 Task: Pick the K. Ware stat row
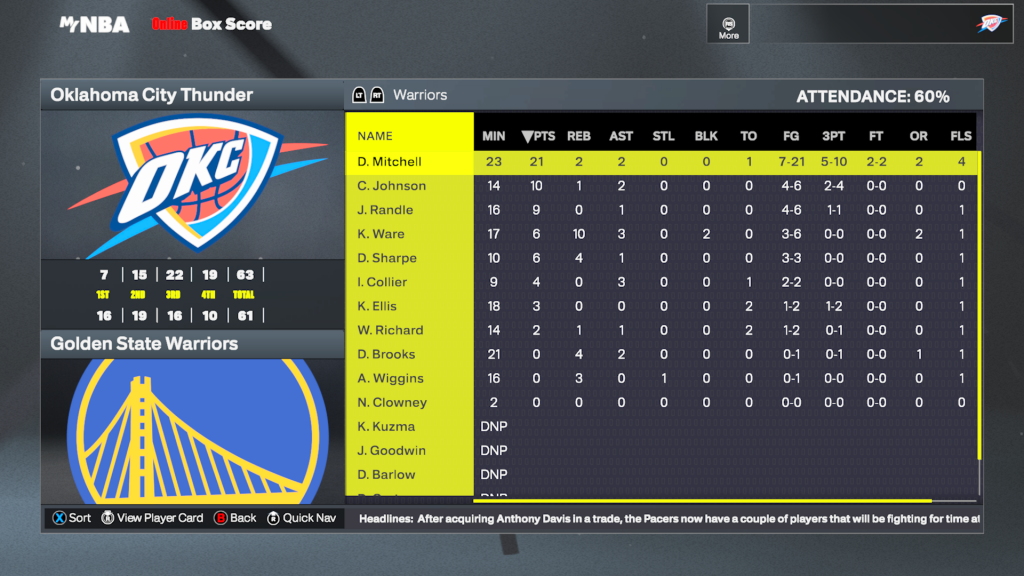pos(381,234)
